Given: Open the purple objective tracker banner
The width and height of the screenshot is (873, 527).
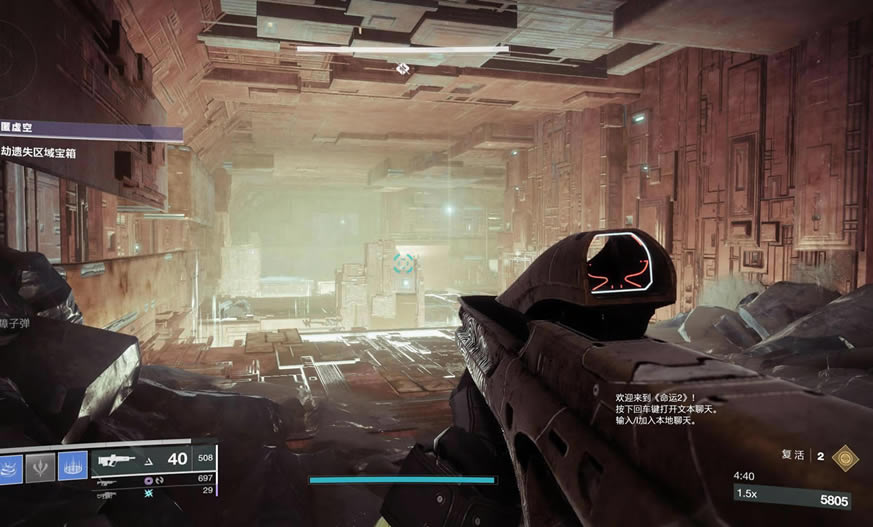Looking at the screenshot, I should 90,131.
